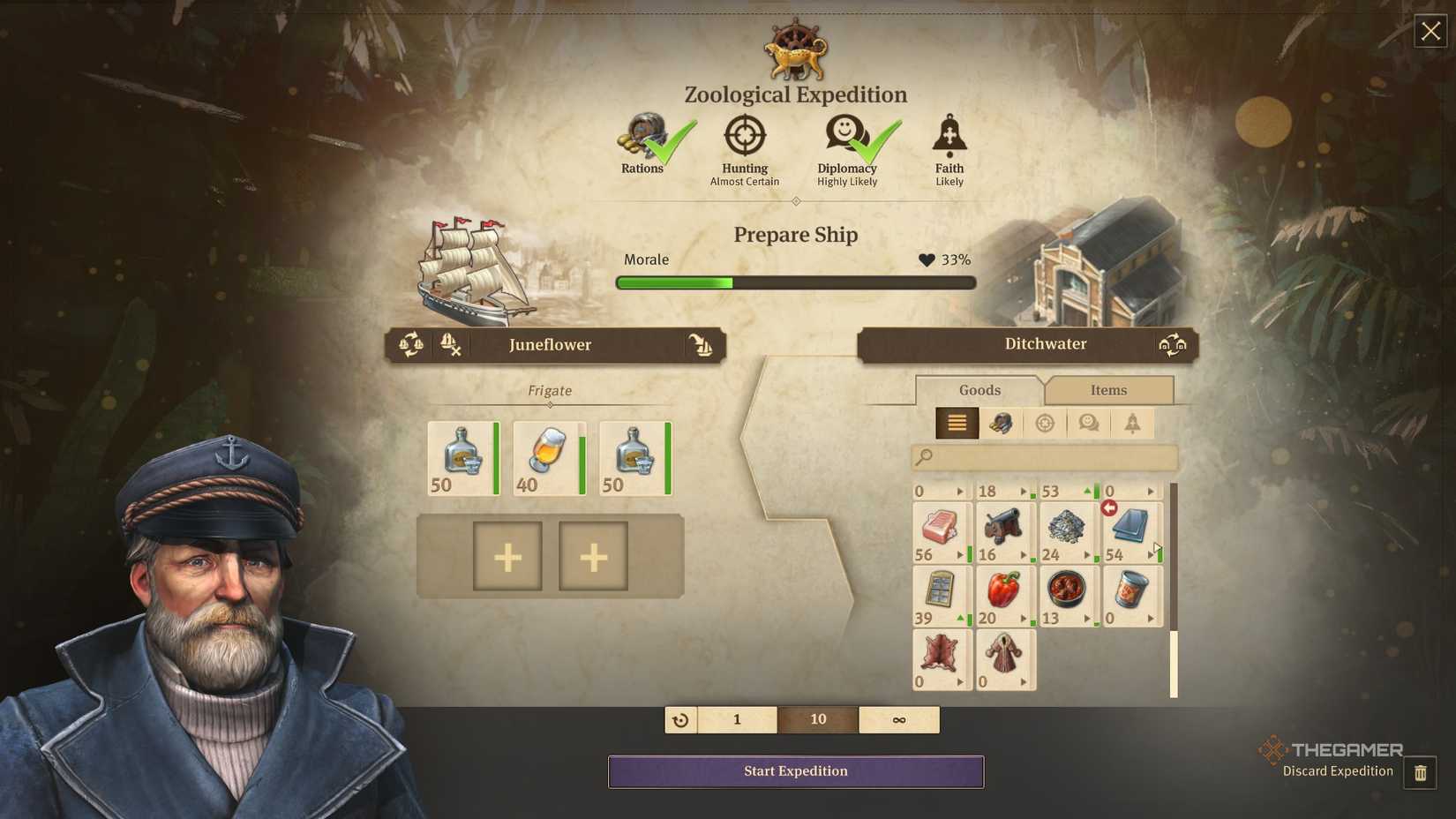The width and height of the screenshot is (1456, 819).
Task: Click the swap ship icon on Juneflower bar
Action: tap(408, 345)
